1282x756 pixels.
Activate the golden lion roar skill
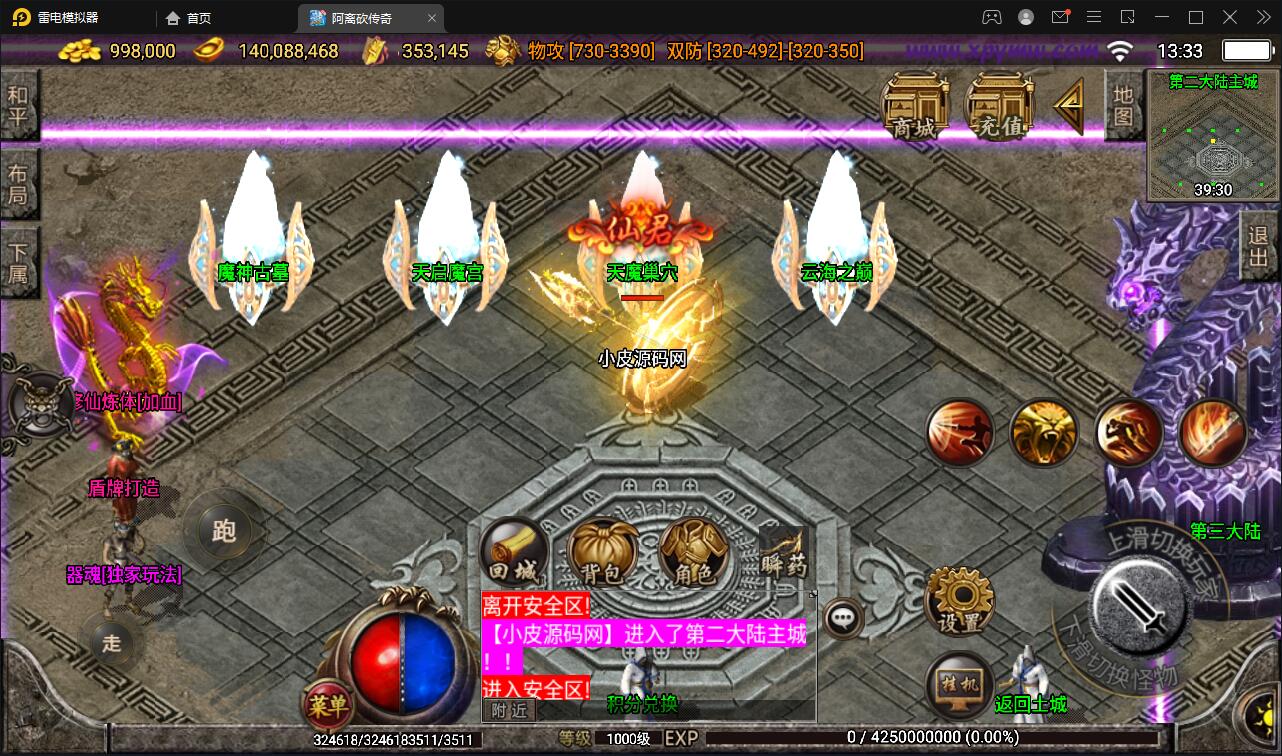tap(1043, 433)
